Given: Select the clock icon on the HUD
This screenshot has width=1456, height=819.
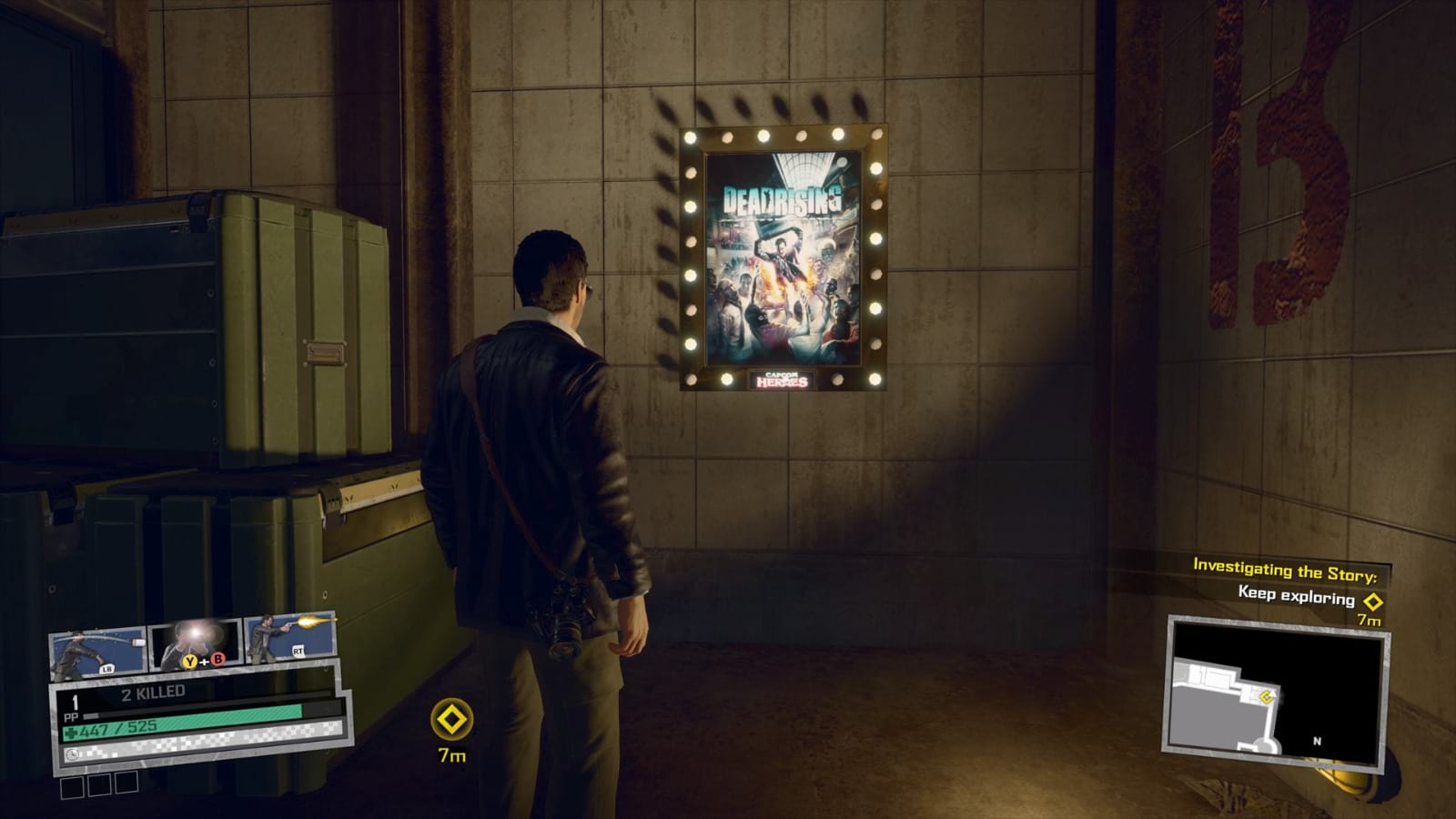Looking at the screenshot, I should click(x=72, y=754).
